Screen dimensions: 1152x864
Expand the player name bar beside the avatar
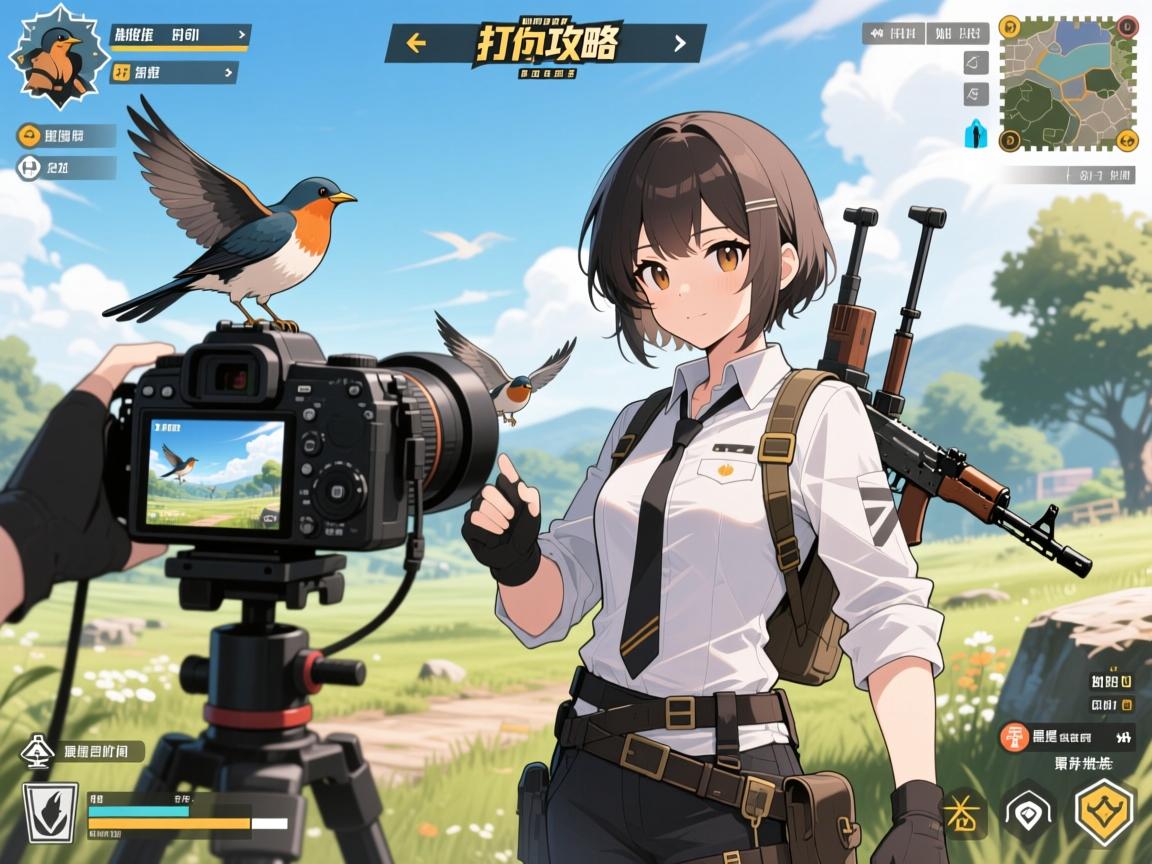click(180, 36)
